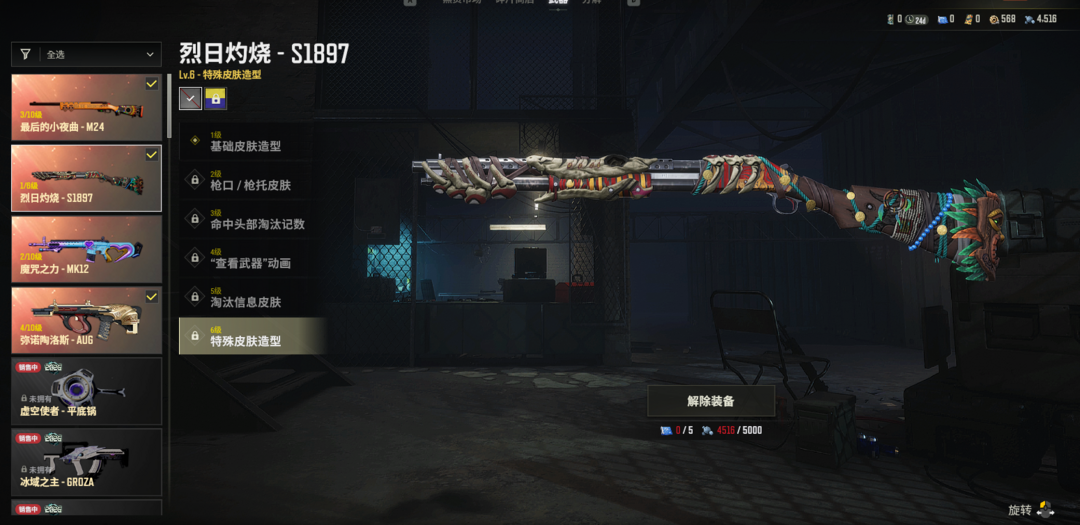Viewport: 1080px width, 525px height.
Task: Select level 3 命中头部淘汰记数
Action: tap(252, 219)
